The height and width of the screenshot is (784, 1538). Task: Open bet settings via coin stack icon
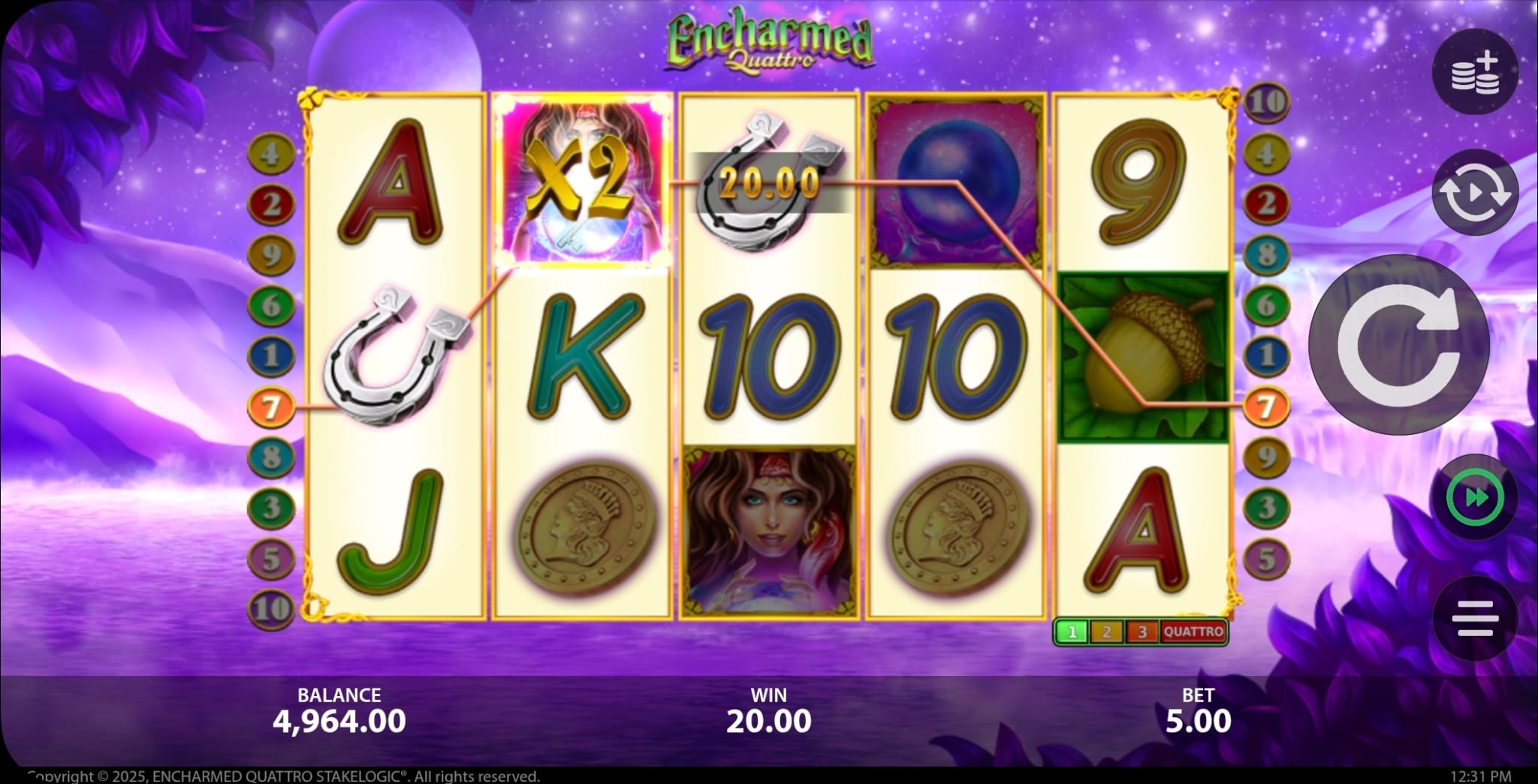pos(1475,72)
